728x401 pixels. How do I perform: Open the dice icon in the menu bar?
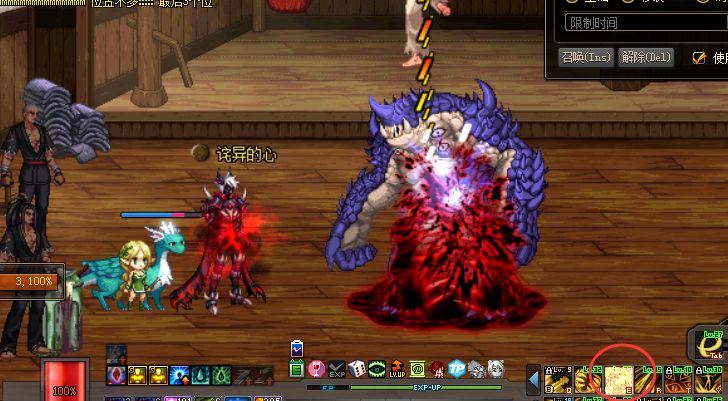(357, 369)
